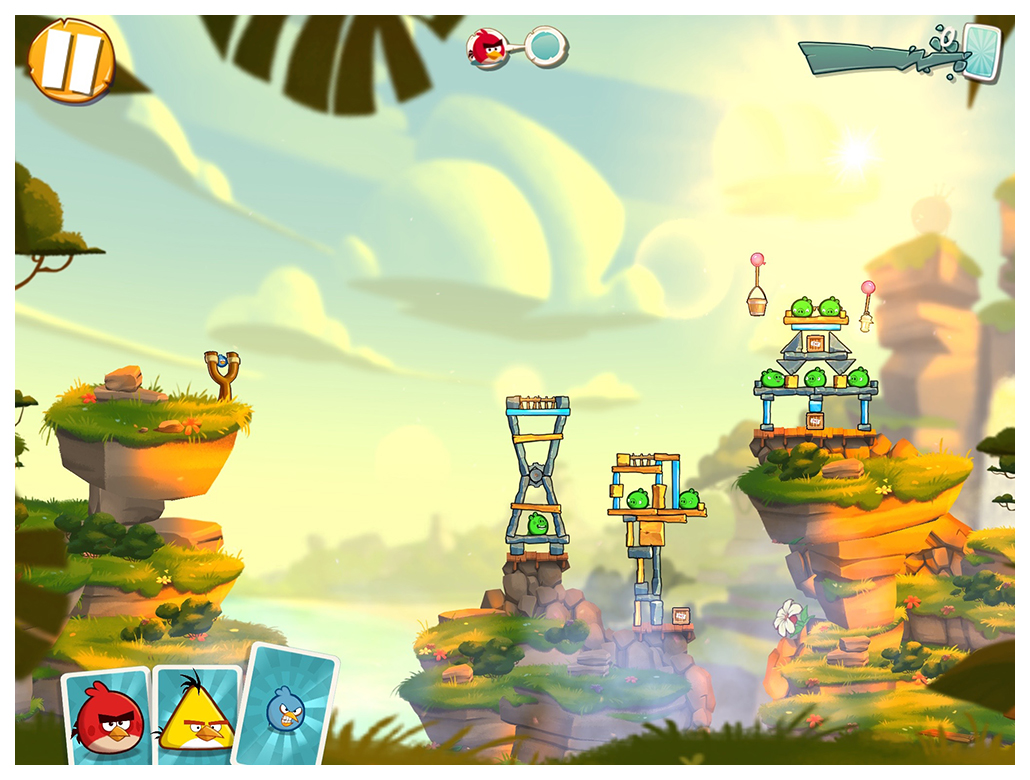This screenshot has width=1030, height=780.
Task: Pick the blue bird card
Action: [286, 708]
